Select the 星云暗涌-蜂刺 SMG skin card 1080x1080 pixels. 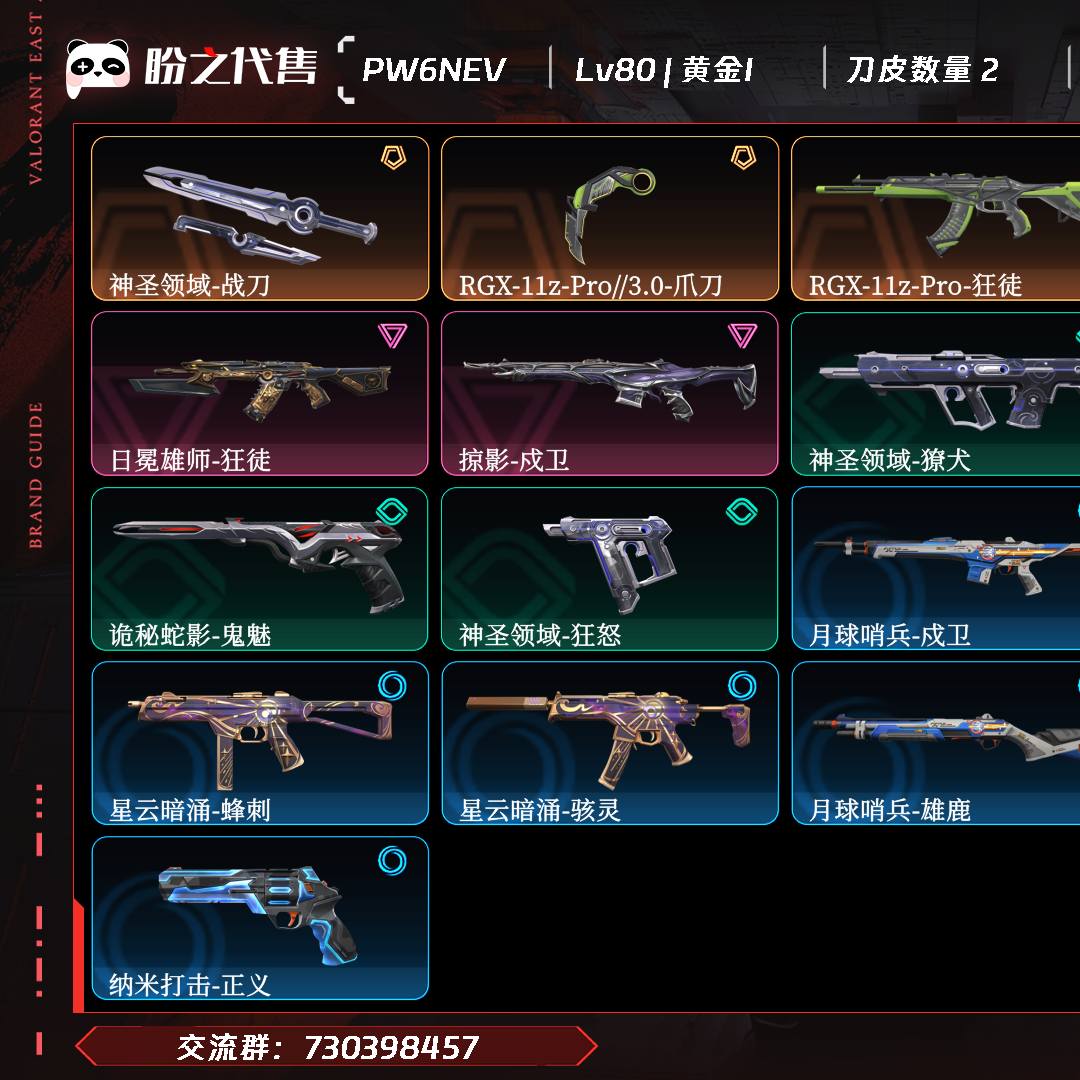pos(260,743)
